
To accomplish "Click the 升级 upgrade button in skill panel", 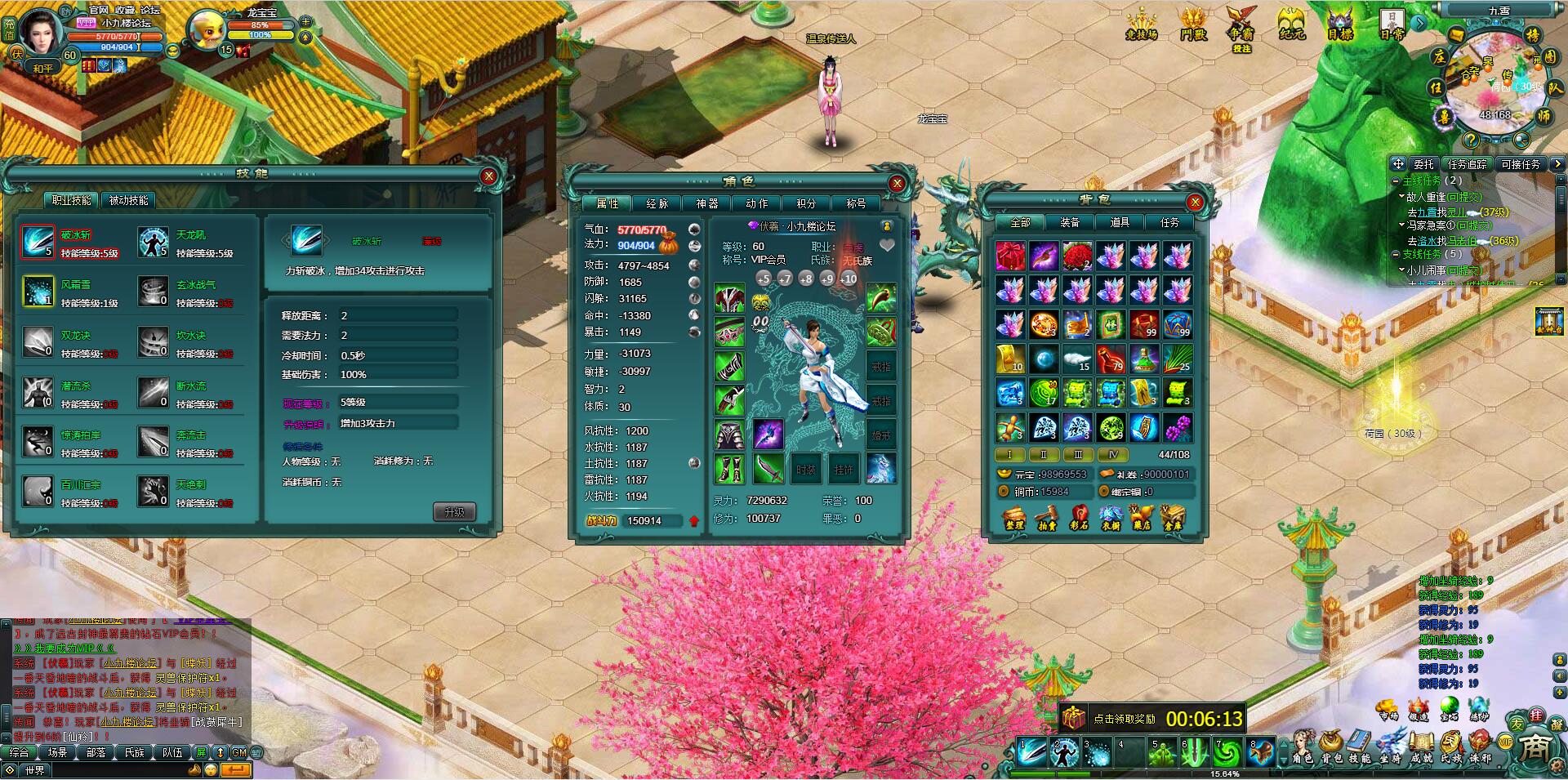I will click(454, 512).
